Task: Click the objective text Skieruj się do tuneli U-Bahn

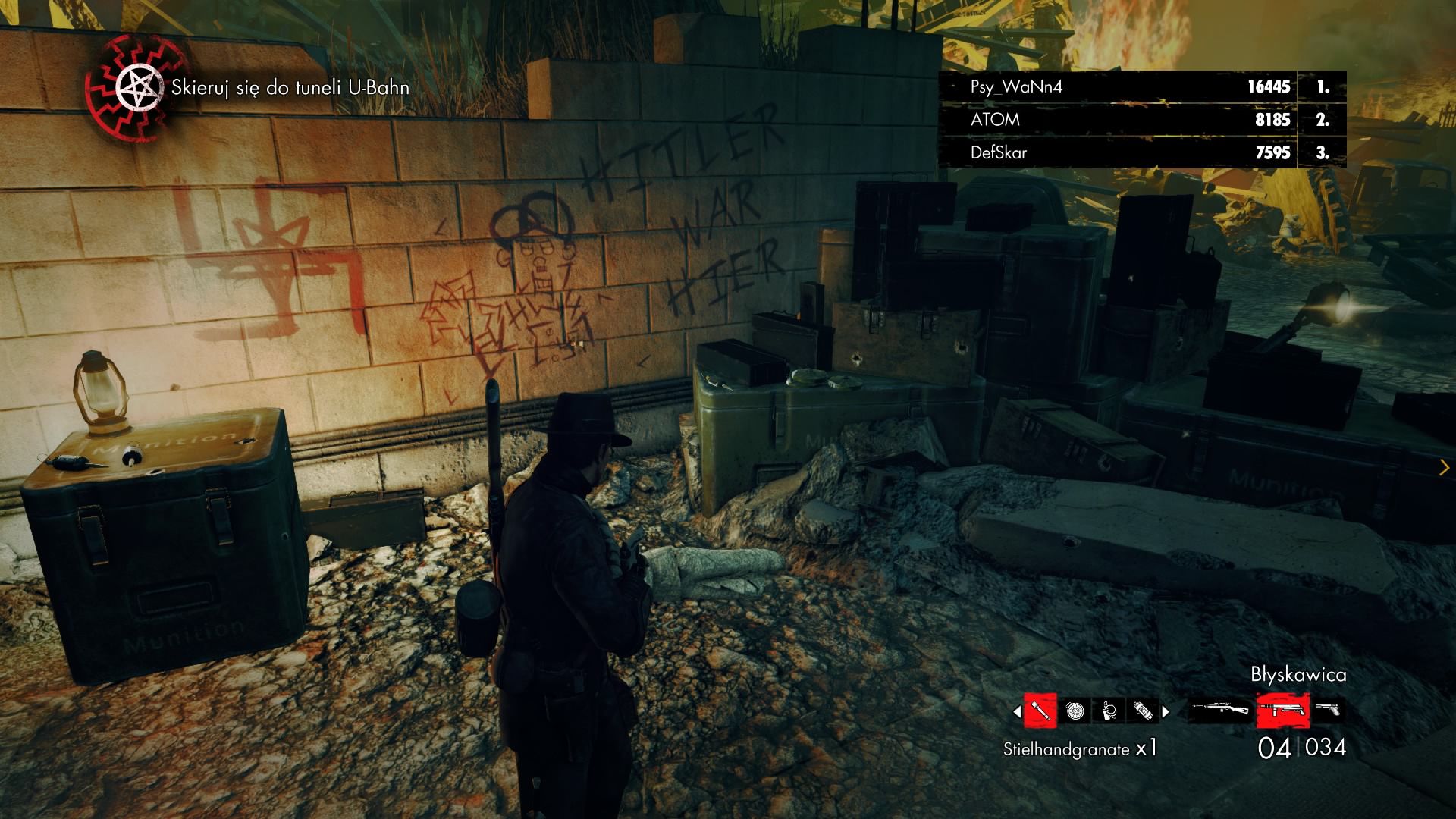Action: point(290,87)
